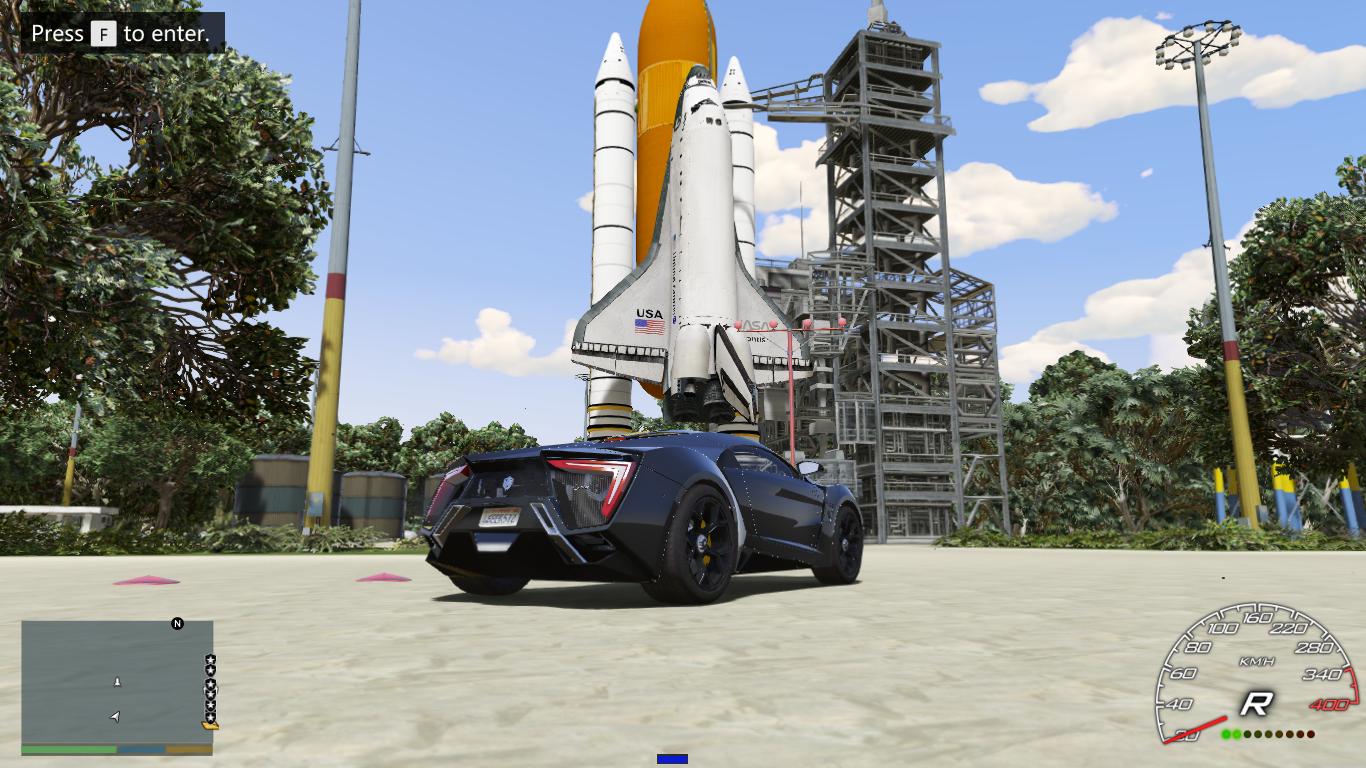Select the green RPM dots under the gear indicator
The image size is (1366, 768).
[1228, 733]
